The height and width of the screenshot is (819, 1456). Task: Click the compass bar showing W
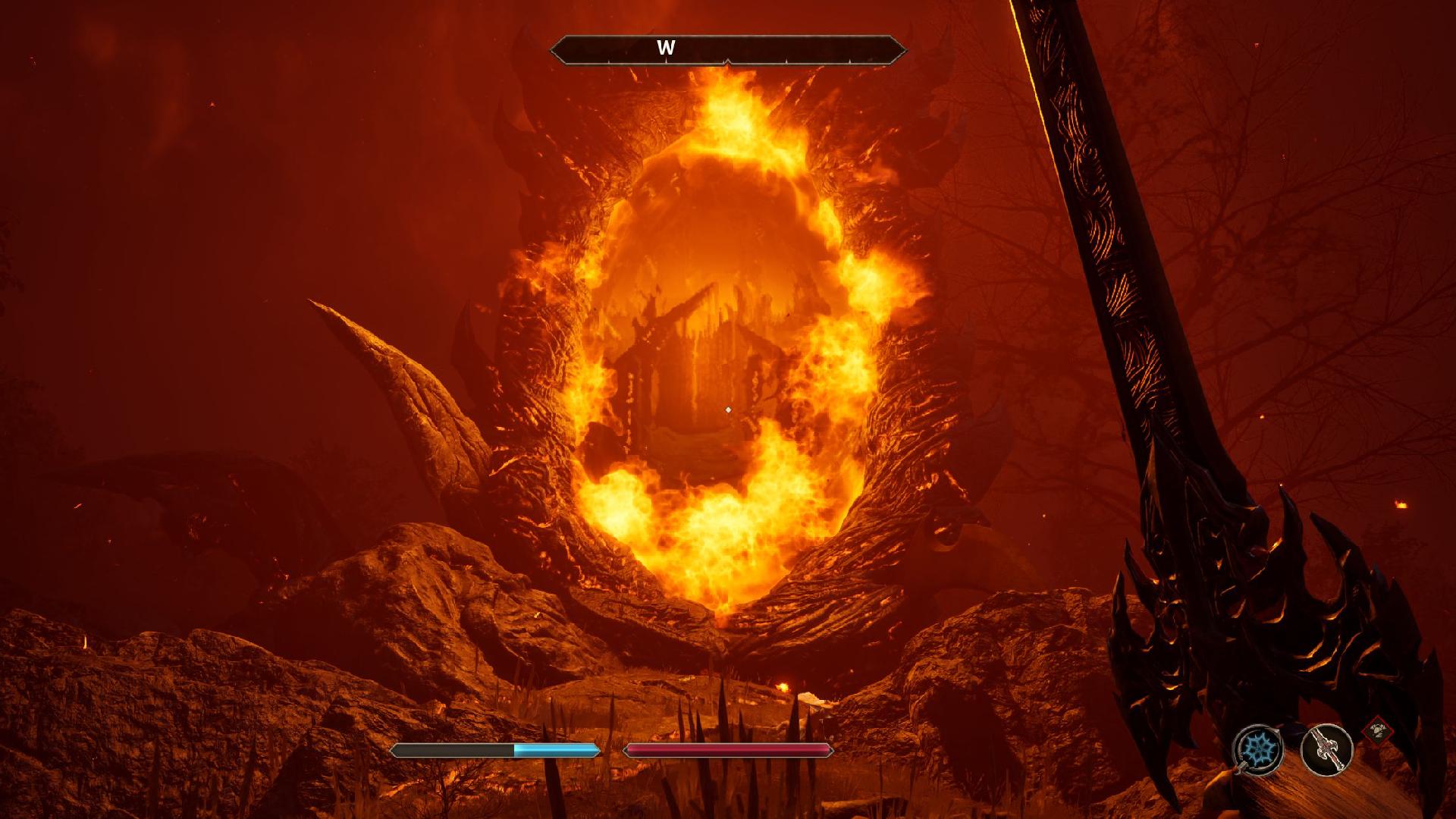point(728,49)
